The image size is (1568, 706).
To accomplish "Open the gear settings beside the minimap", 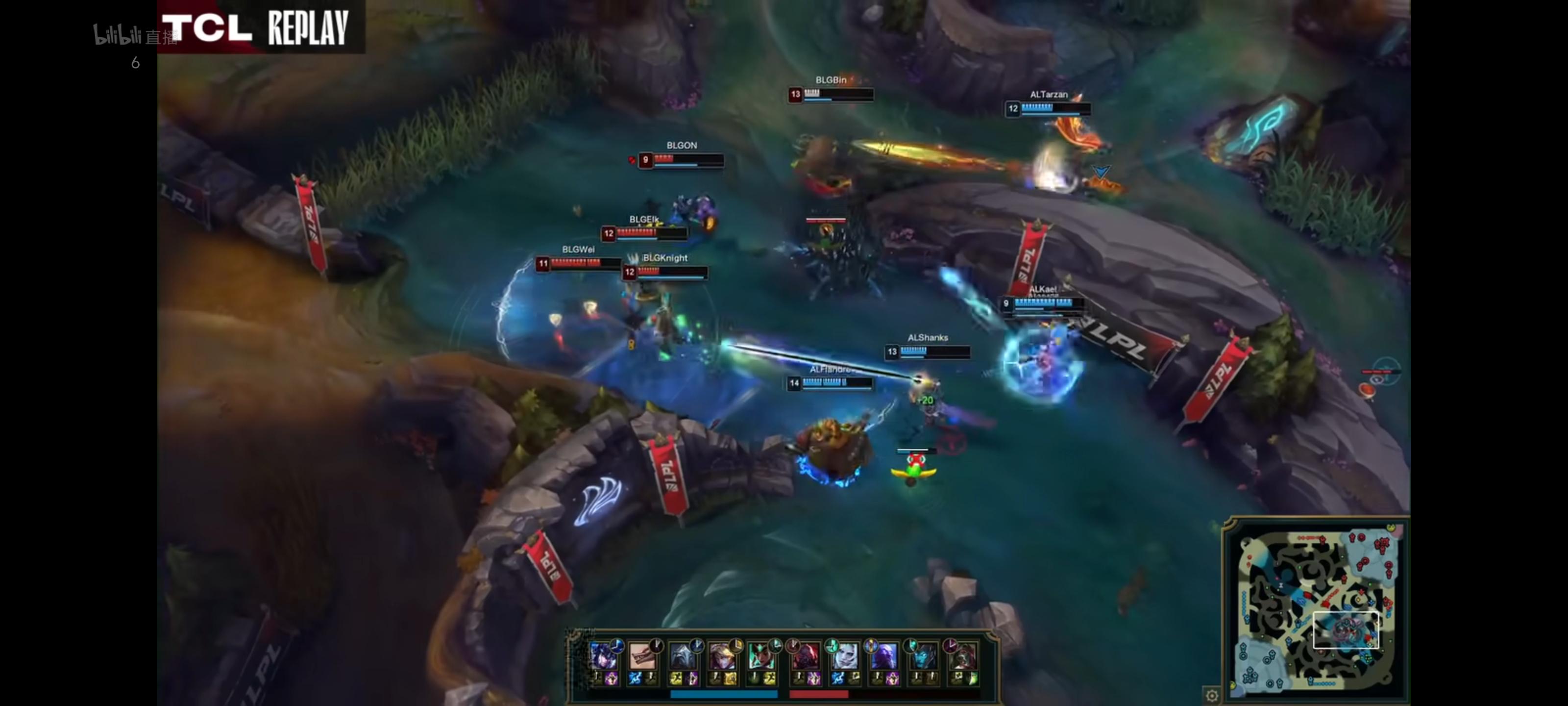I will coord(1212,696).
